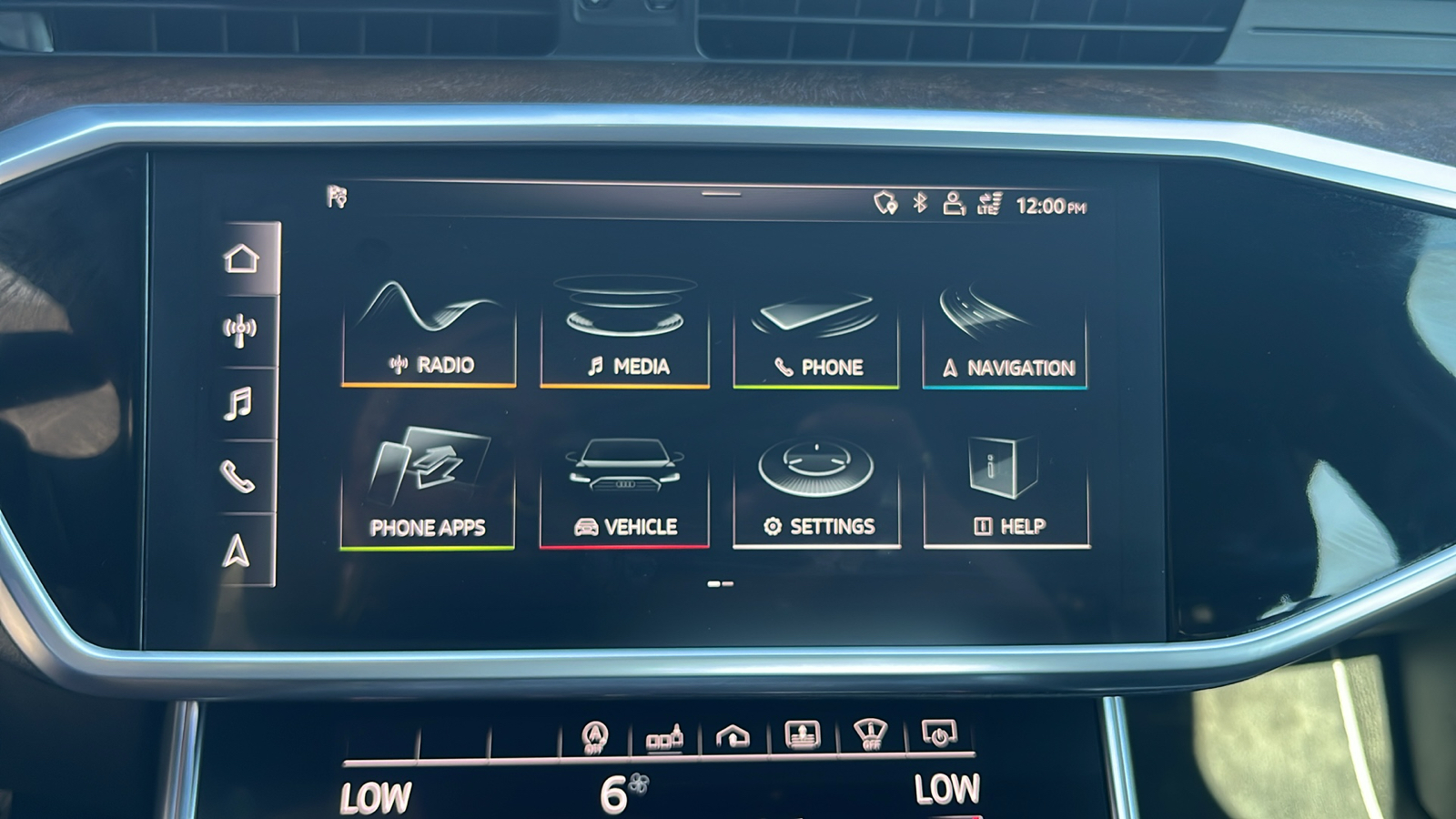Tap the parking sensor icon at top left

[x=335, y=197]
